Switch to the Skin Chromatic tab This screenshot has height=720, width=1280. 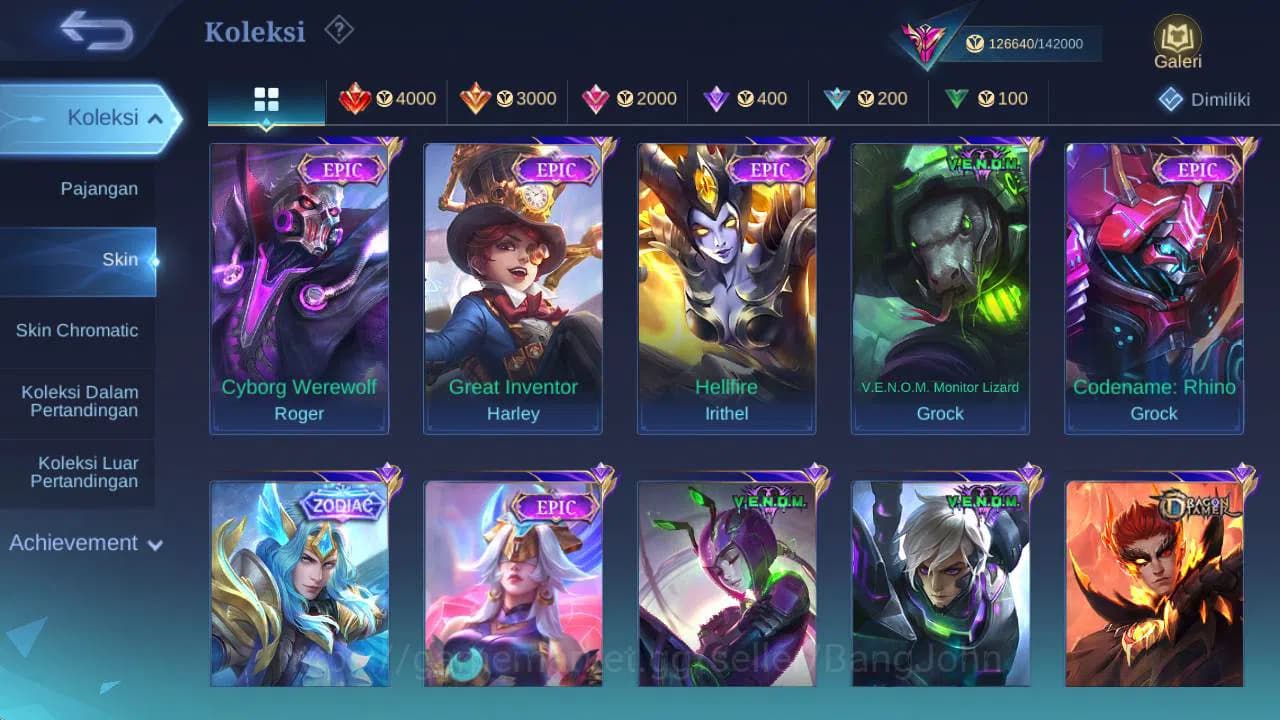click(78, 330)
